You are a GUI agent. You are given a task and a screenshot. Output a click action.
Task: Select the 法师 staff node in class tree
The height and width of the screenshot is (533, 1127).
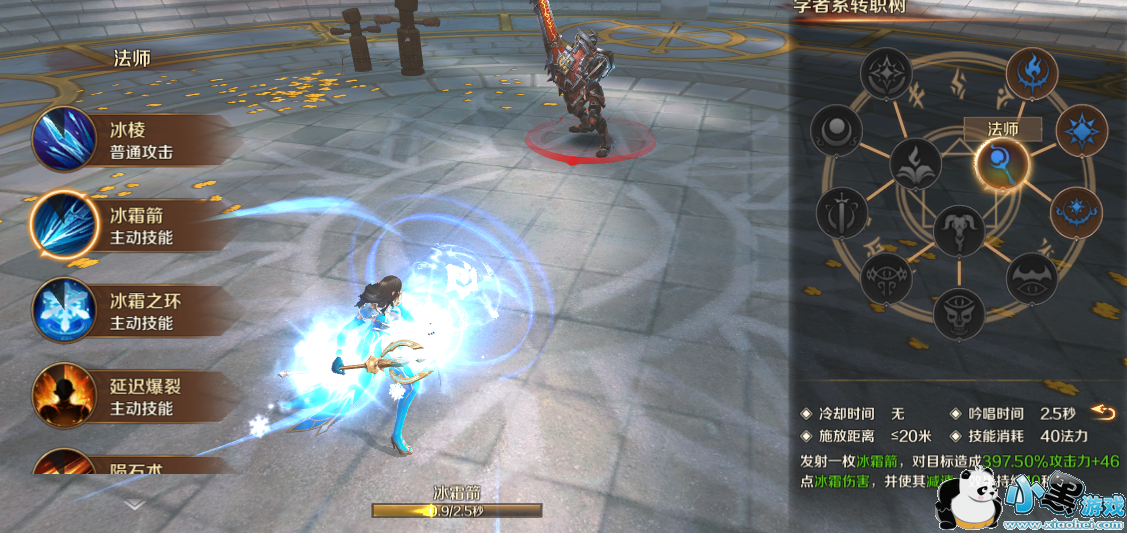tap(1000, 162)
